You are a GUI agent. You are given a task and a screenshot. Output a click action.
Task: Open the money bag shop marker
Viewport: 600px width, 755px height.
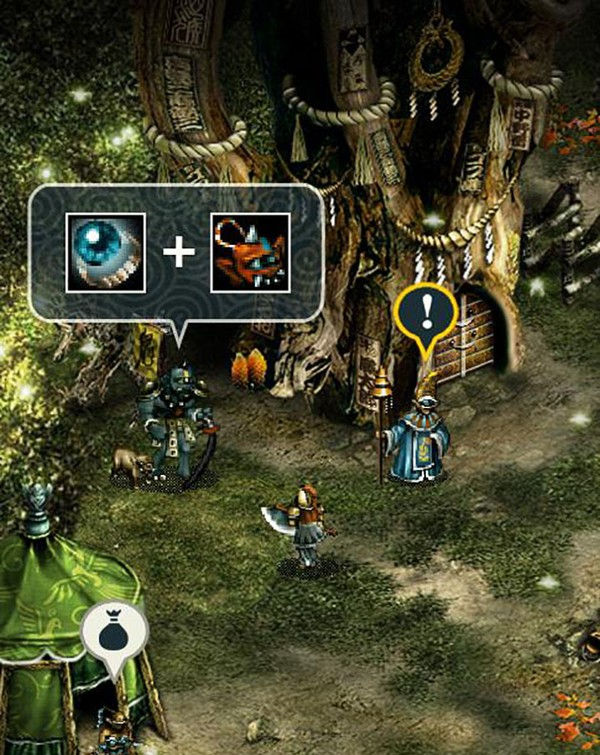tap(114, 632)
